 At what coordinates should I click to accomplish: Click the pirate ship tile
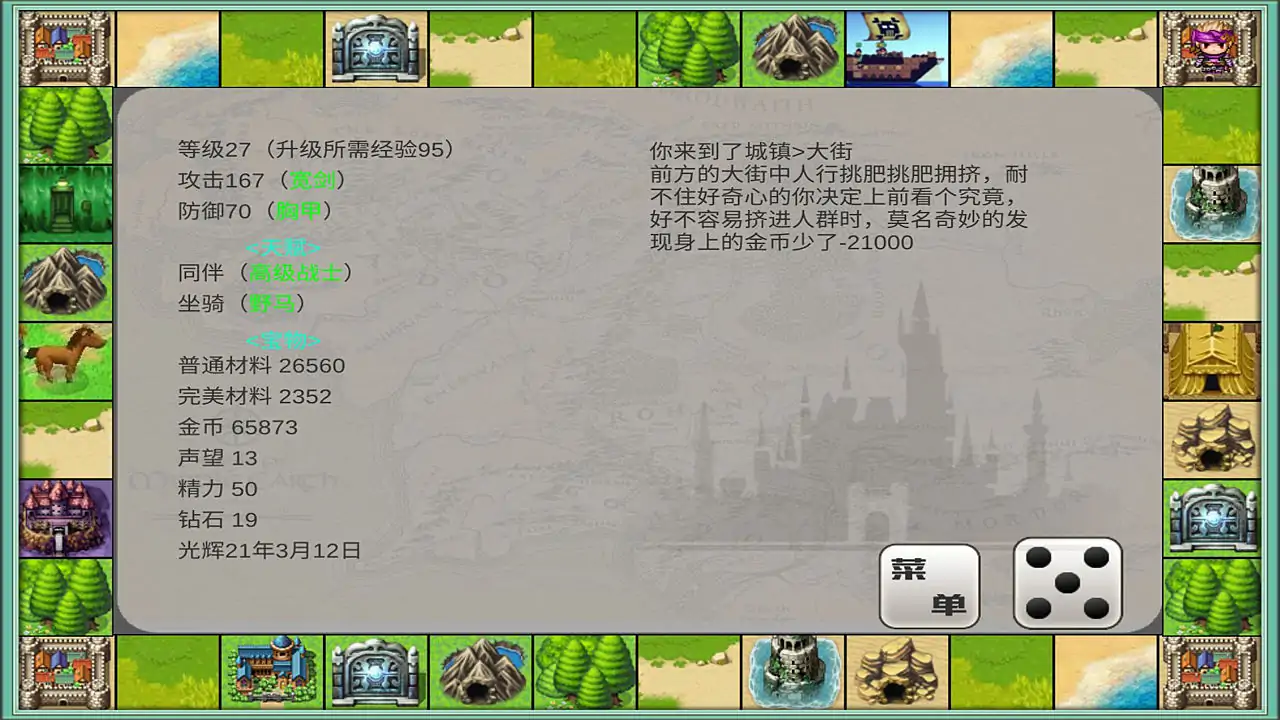pos(896,47)
